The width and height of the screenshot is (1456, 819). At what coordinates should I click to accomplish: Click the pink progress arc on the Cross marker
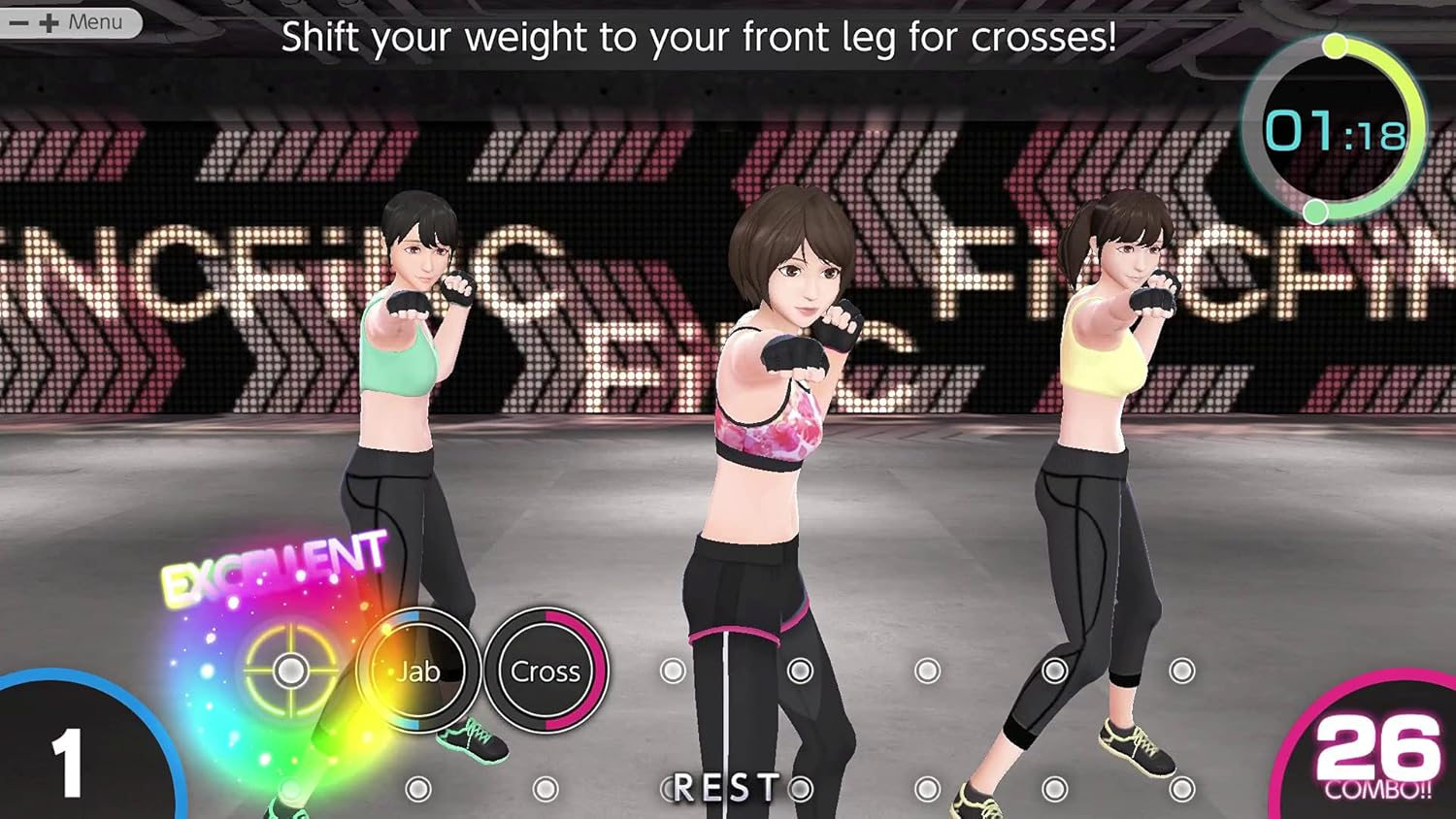(594, 672)
